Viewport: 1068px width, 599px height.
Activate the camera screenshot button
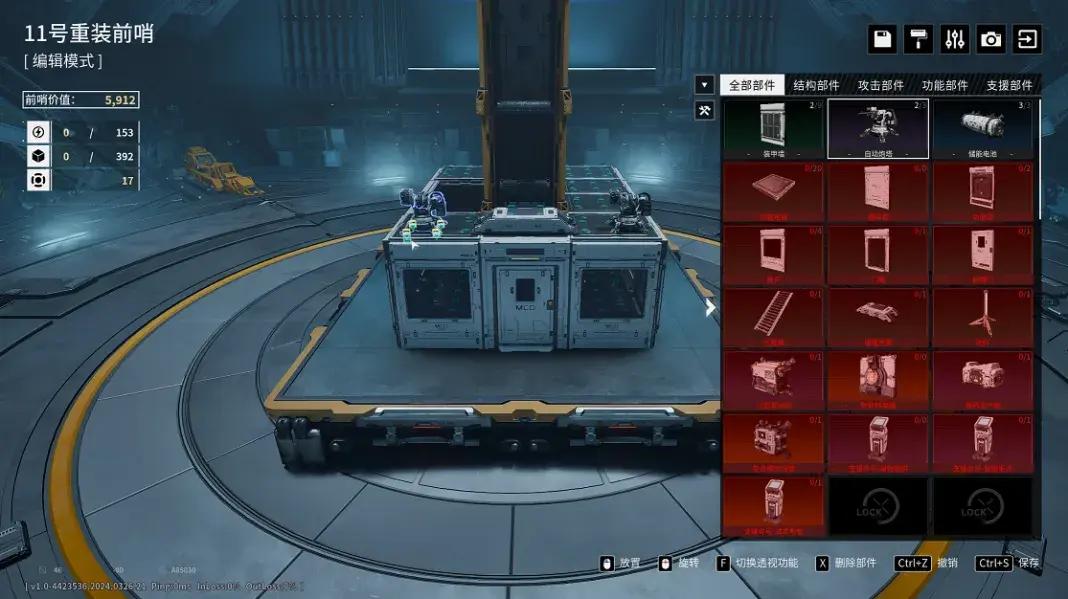pos(991,39)
